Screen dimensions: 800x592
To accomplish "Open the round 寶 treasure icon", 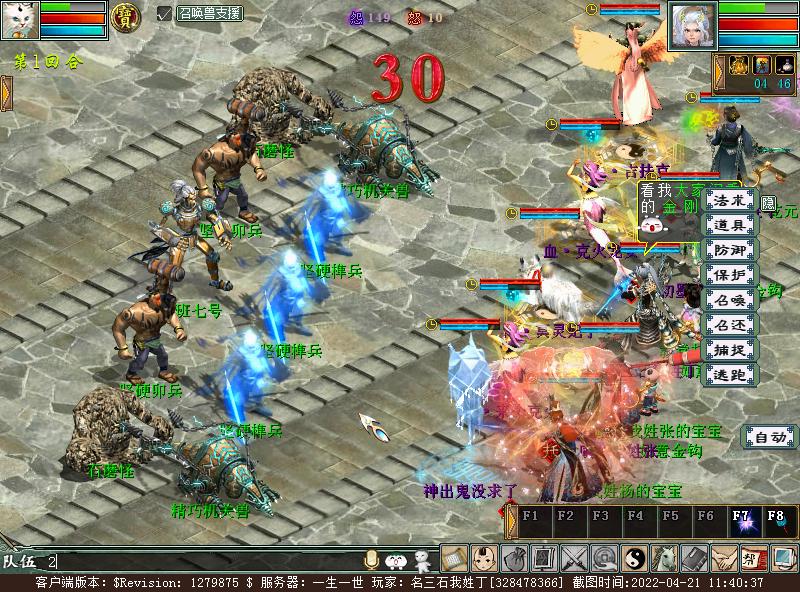I will pyautogui.click(x=124, y=17).
